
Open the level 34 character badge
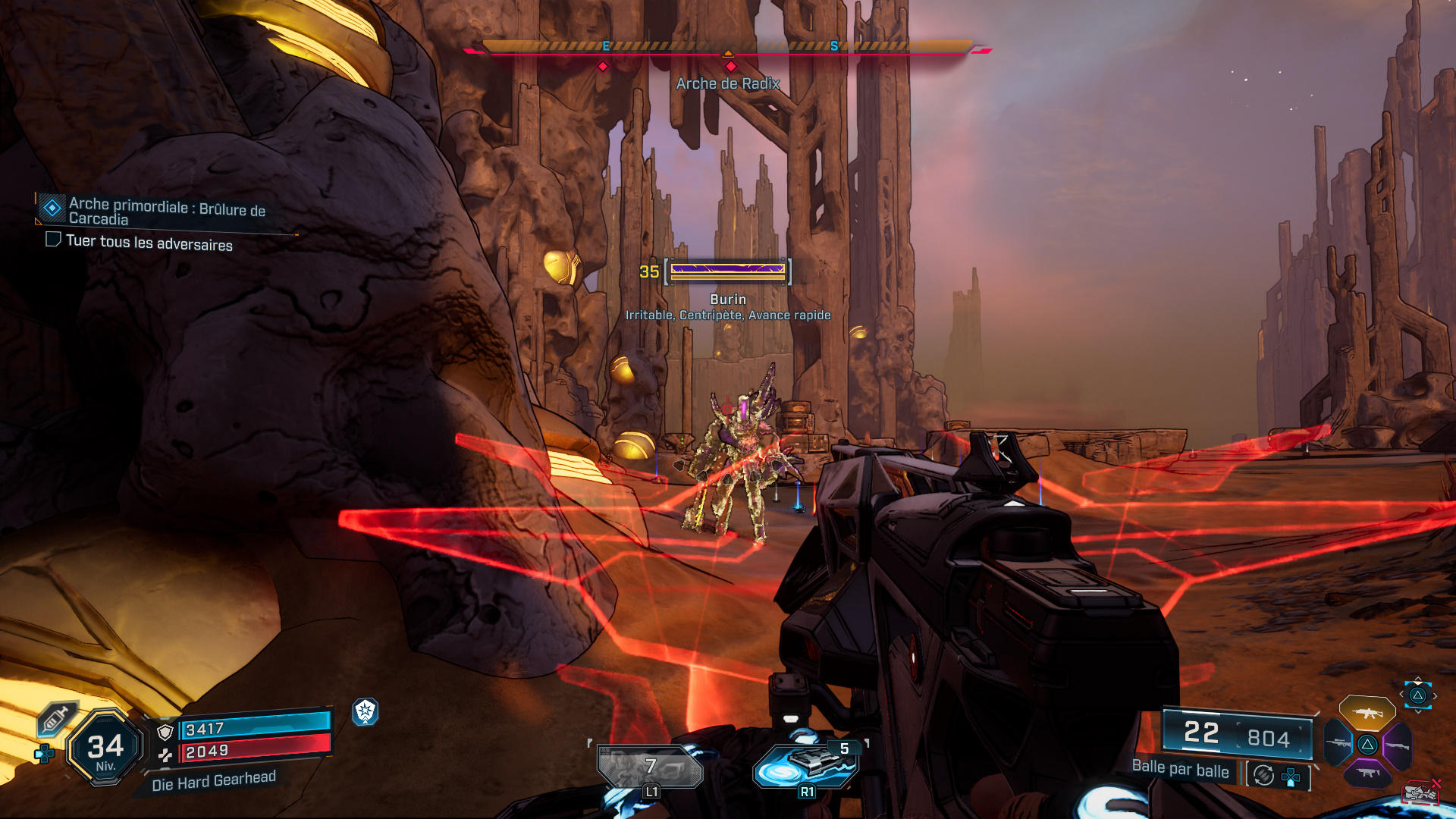click(x=105, y=748)
